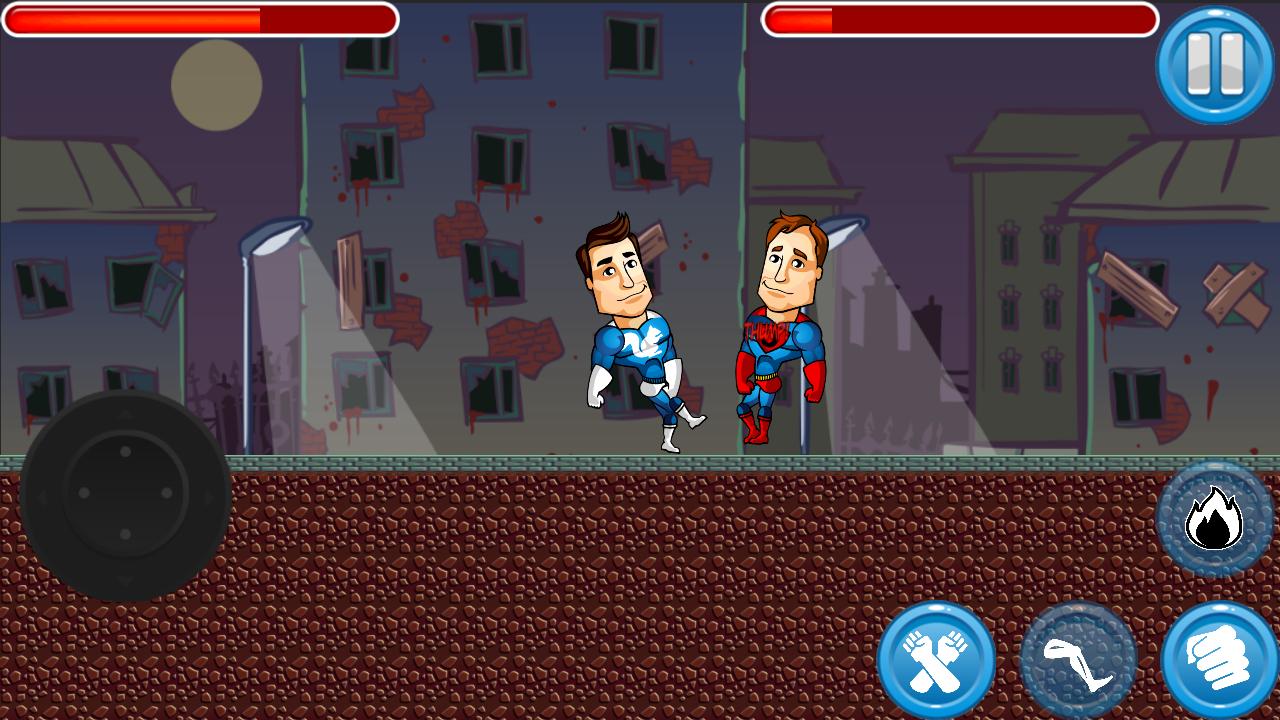Viewport: 1280px width, 720px height.
Task: Select the blue superhero character
Action: 630,330
